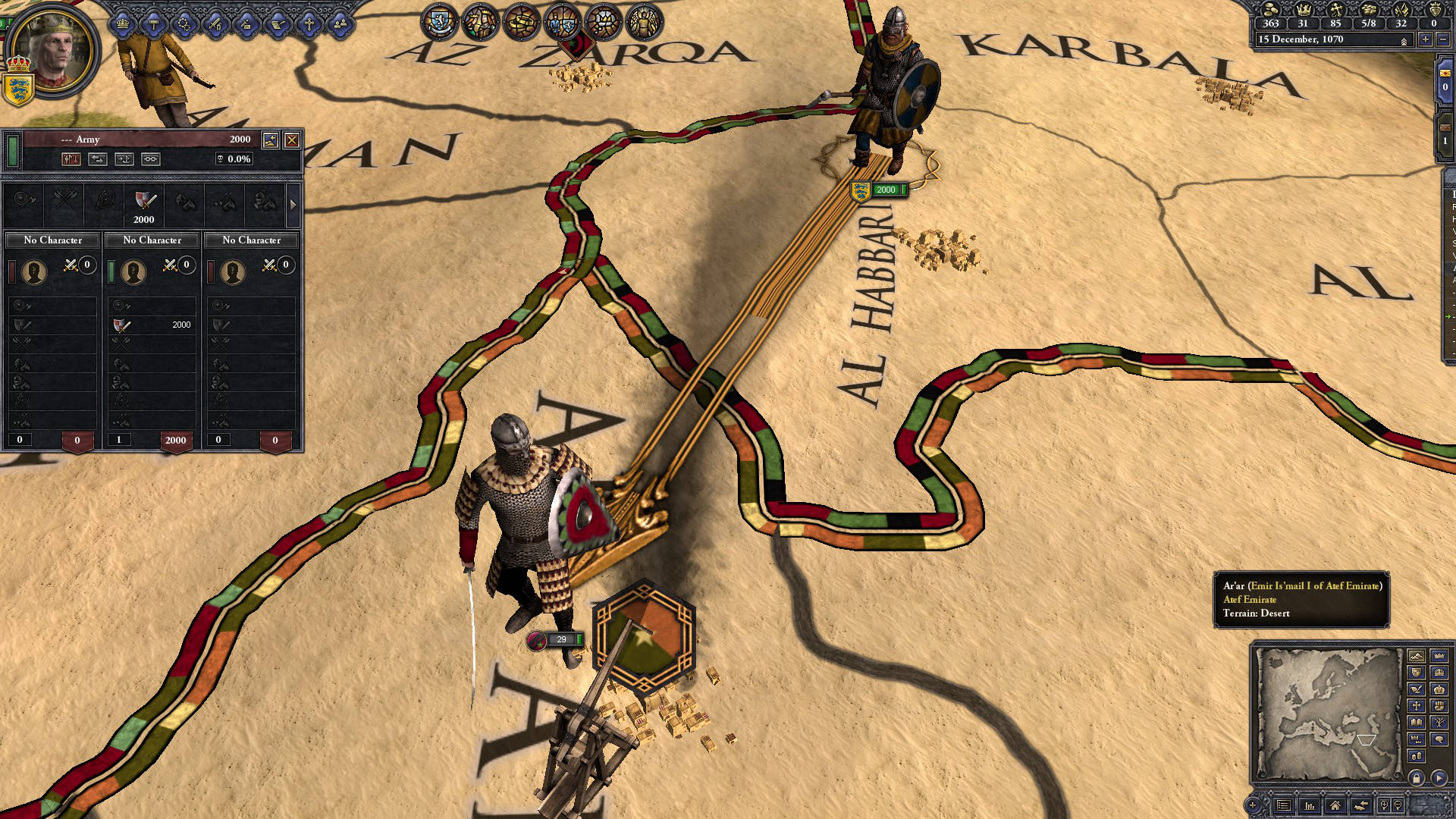Decrease game speed with the minus button
The image size is (1456, 819).
pos(1442,40)
